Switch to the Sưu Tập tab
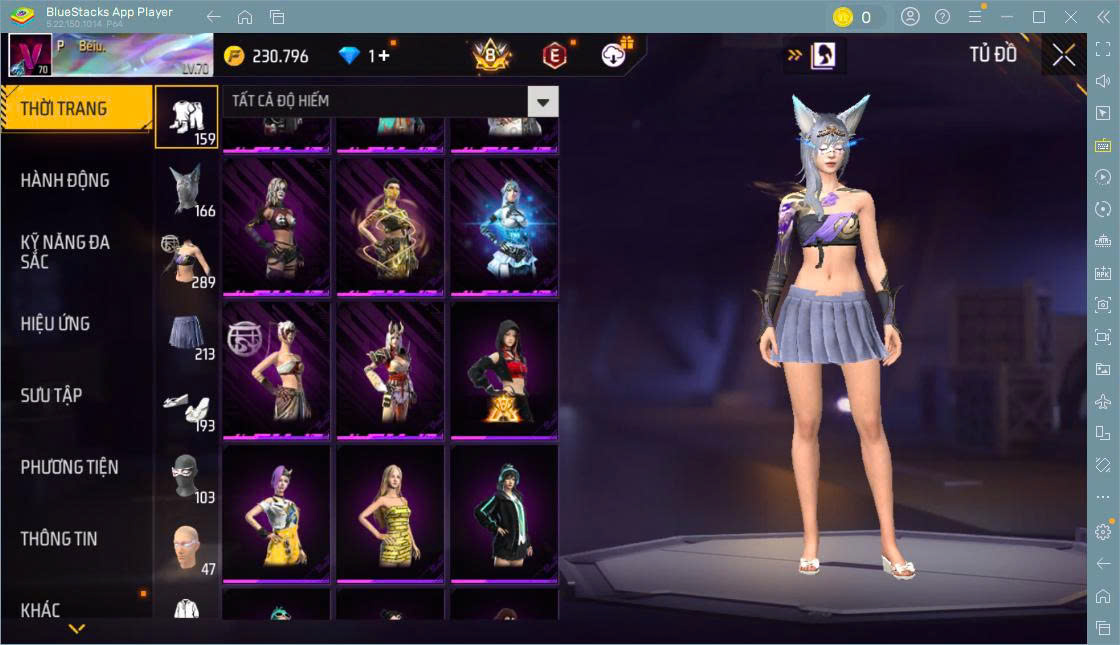The image size is (1120, 645). pyautogui.click(x=51, y=396)
